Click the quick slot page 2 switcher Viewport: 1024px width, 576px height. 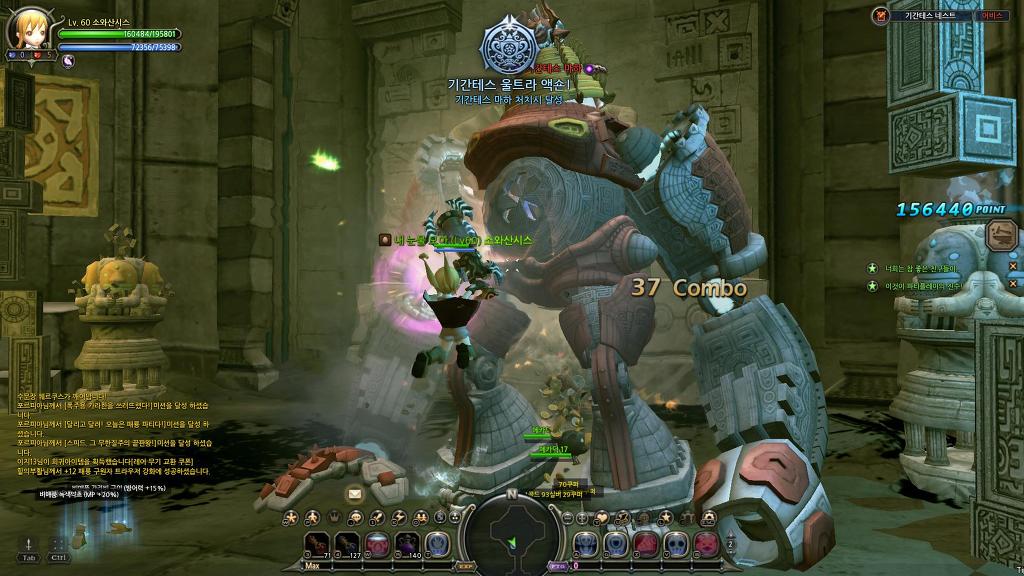[x=731, y=545]
